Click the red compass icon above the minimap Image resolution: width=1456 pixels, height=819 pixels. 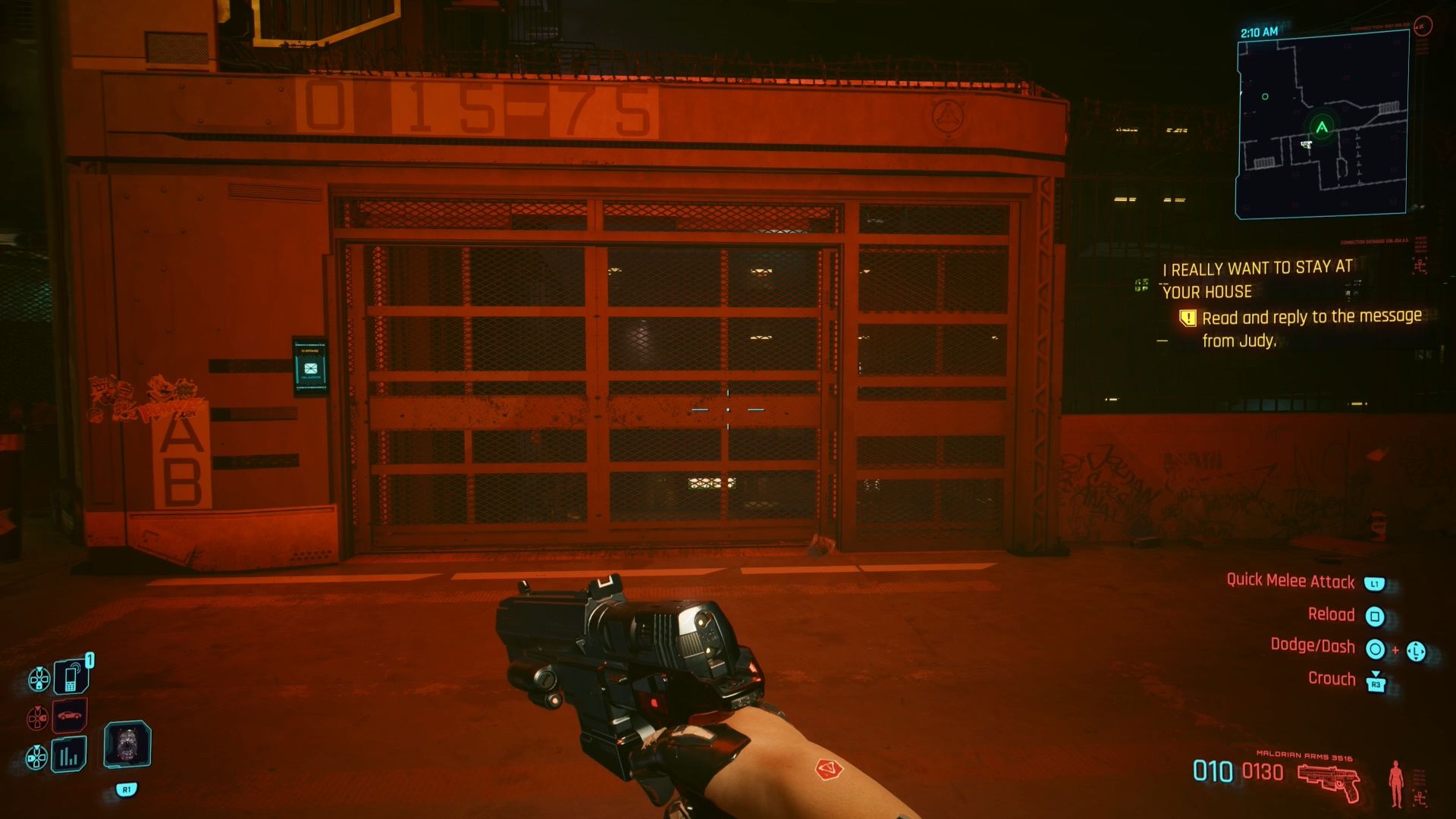(1423, 26)
